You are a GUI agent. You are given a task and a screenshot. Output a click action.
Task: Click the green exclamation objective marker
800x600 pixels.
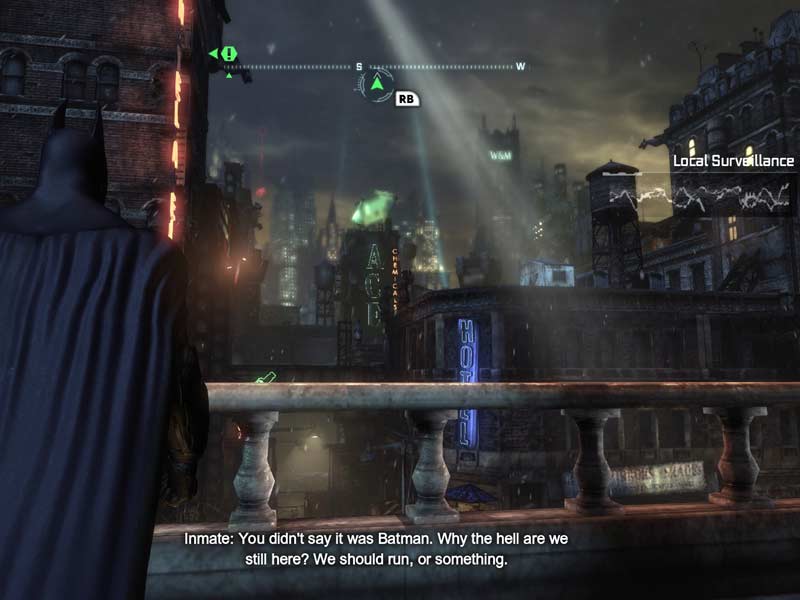pyautogui.click(x=229, y=53)
